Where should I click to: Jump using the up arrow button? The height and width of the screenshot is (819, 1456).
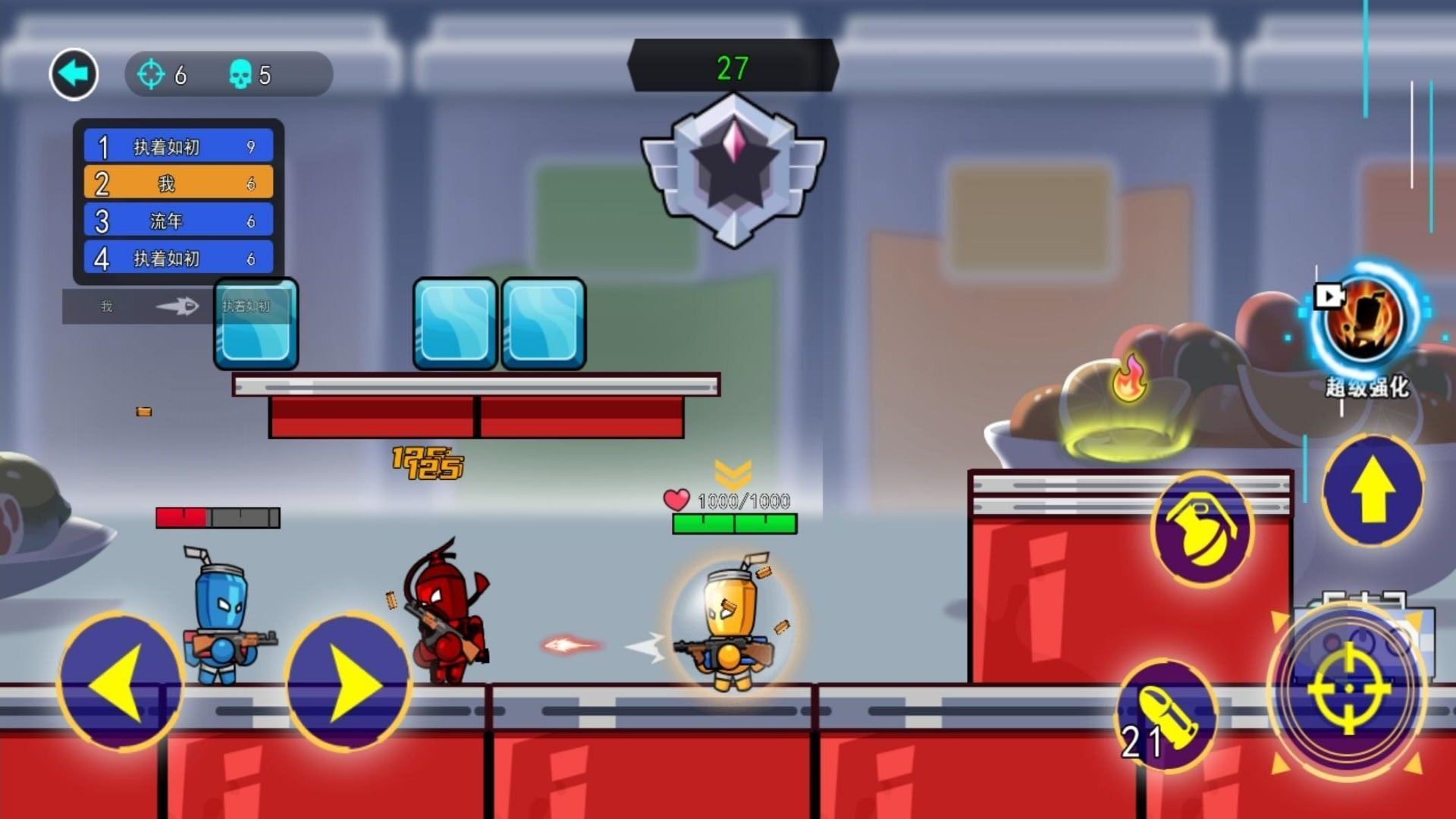[x=1373, y=491]
